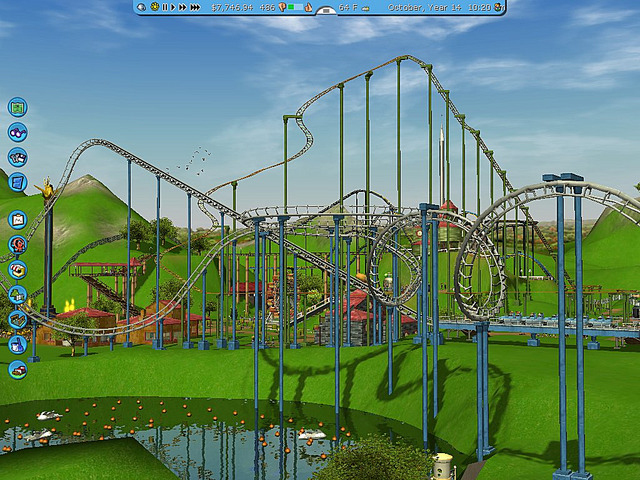Image resolution: width=640 pixels, height=480 pixels.
Task: Open the terrain editing tools
Action: click(17, 369)
